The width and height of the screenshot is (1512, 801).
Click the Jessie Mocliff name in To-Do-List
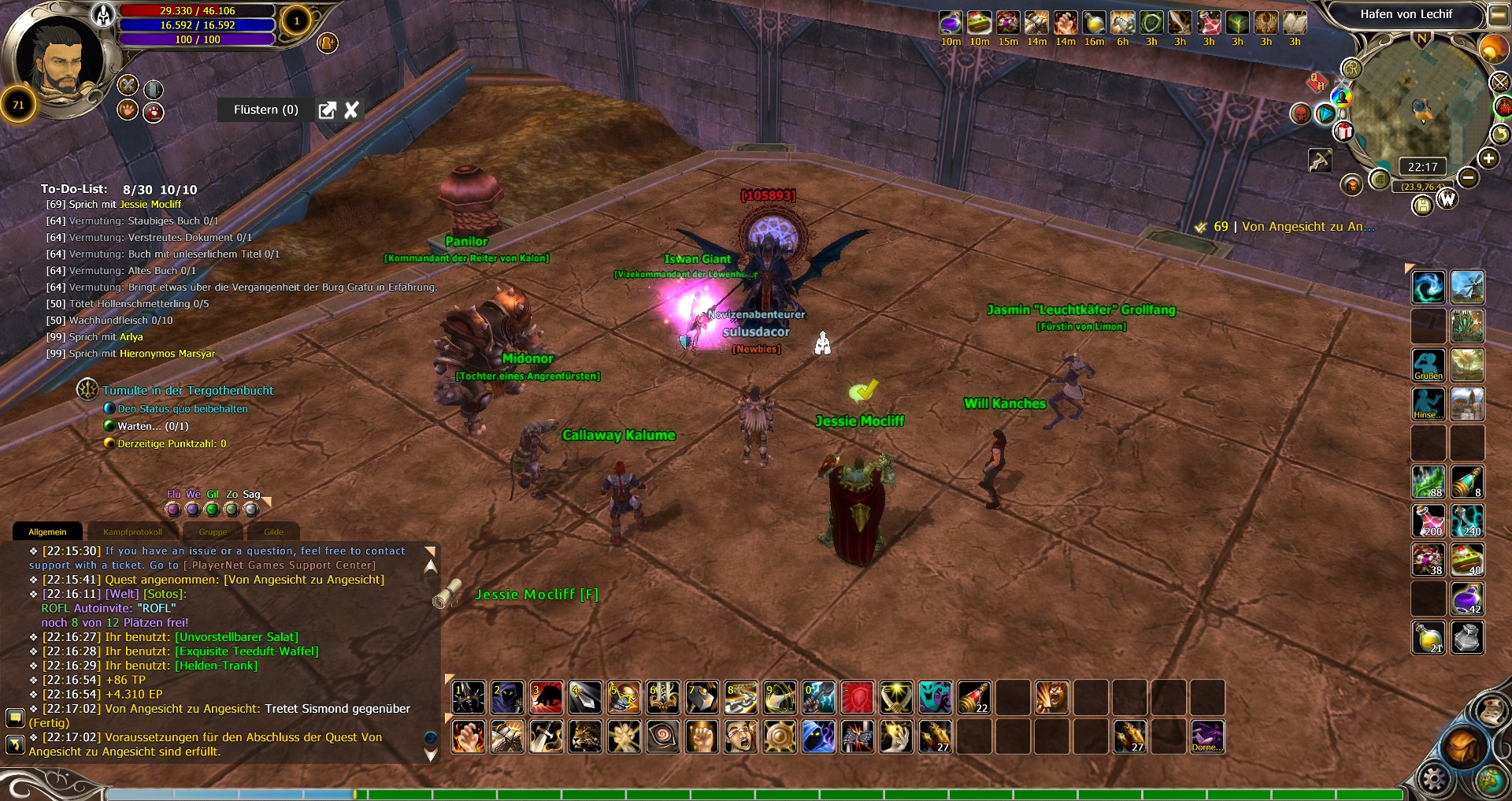(x=150, y=205)
